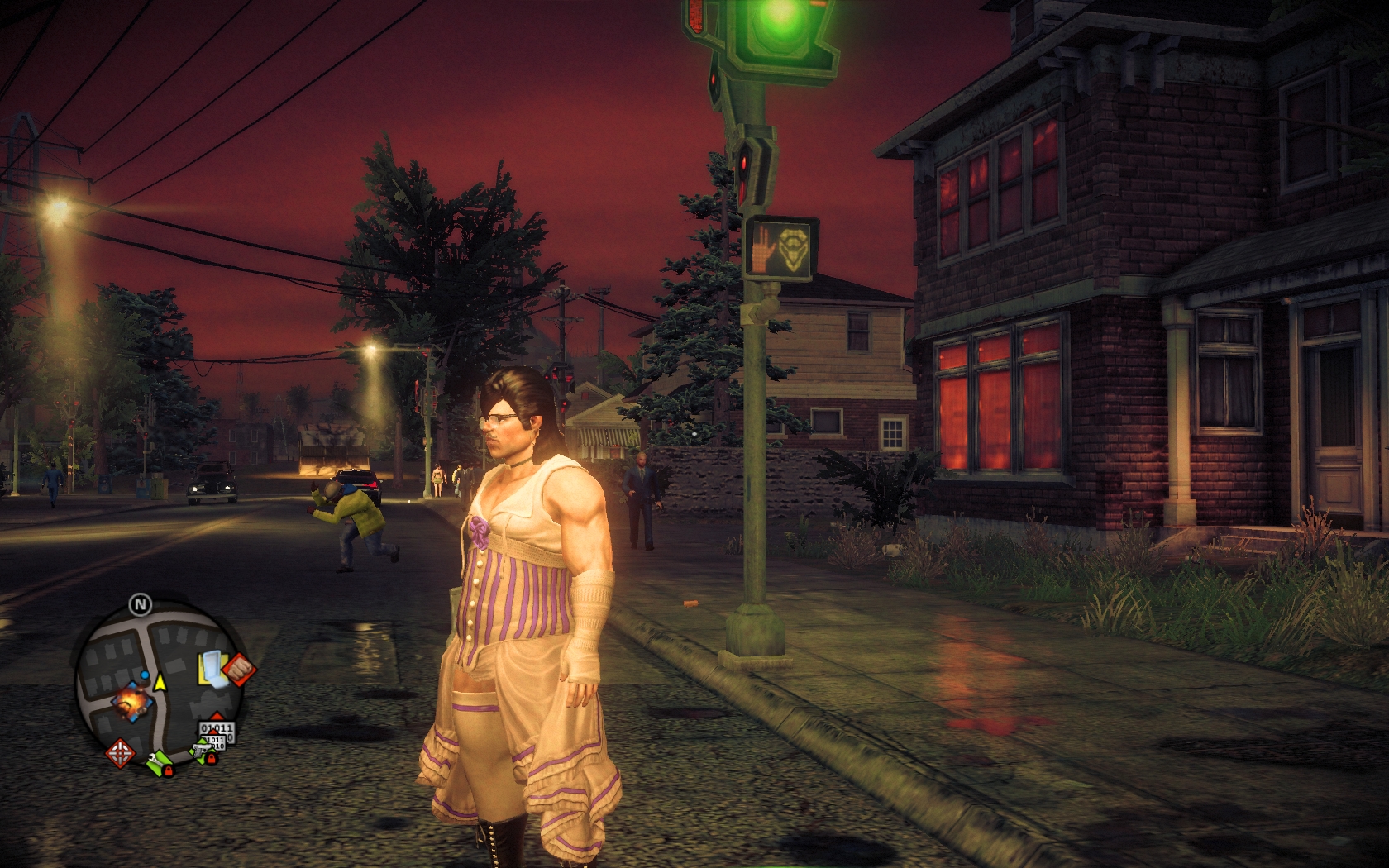The height and width of the screenshot is (868, 1389).
Task: Click the locked wrench garage marker
Action: pos(160,762)
